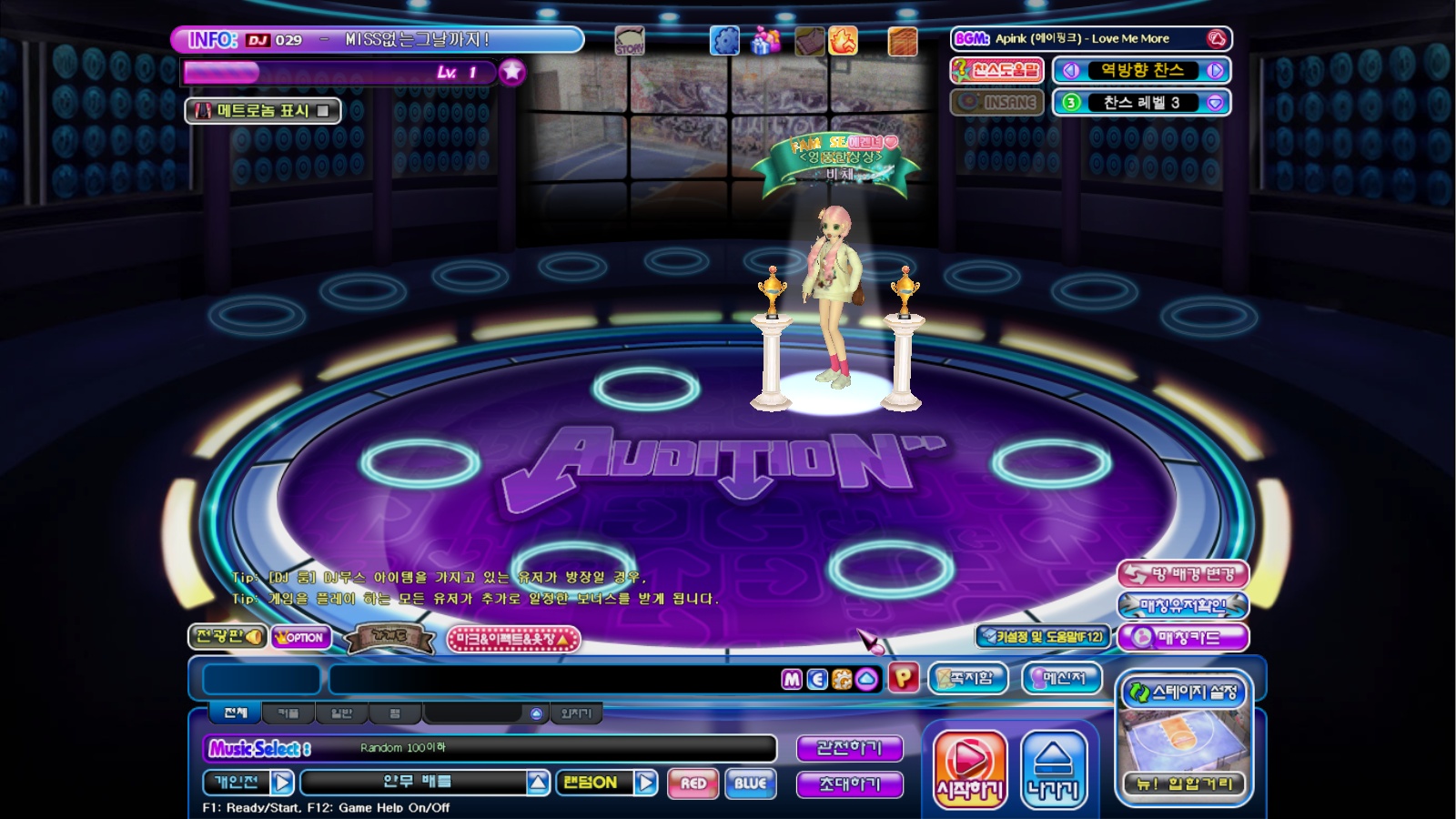Start the game with the 시작하기 button
The height and width of the screenshot is (819, 1456).
[x=970, y=769]
